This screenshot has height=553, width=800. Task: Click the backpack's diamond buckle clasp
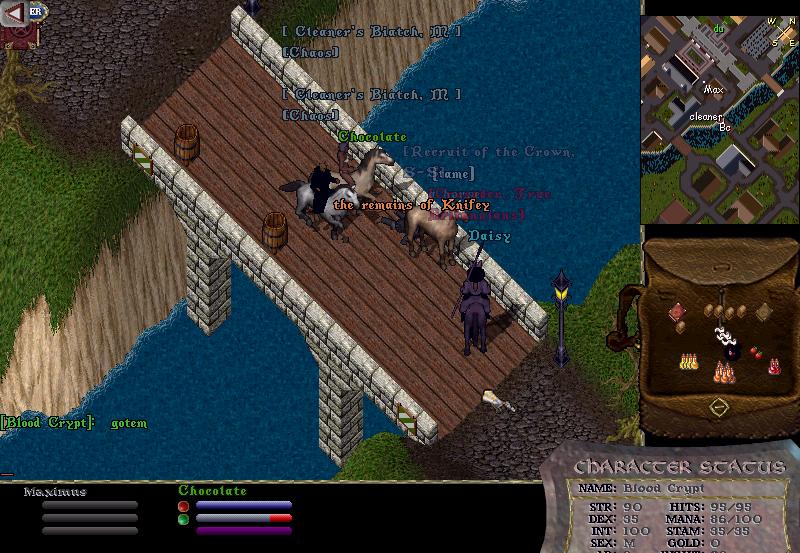718,407
